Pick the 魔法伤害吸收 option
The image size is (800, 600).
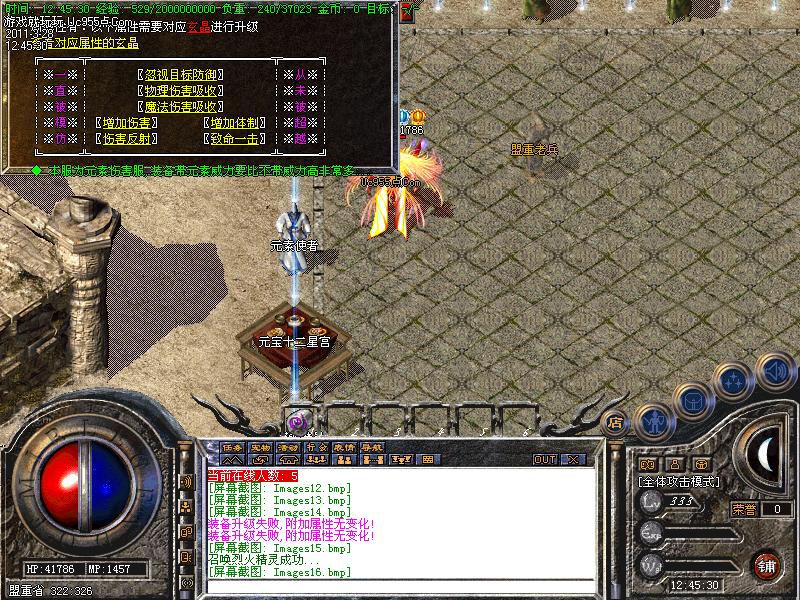tap(179, 106)
